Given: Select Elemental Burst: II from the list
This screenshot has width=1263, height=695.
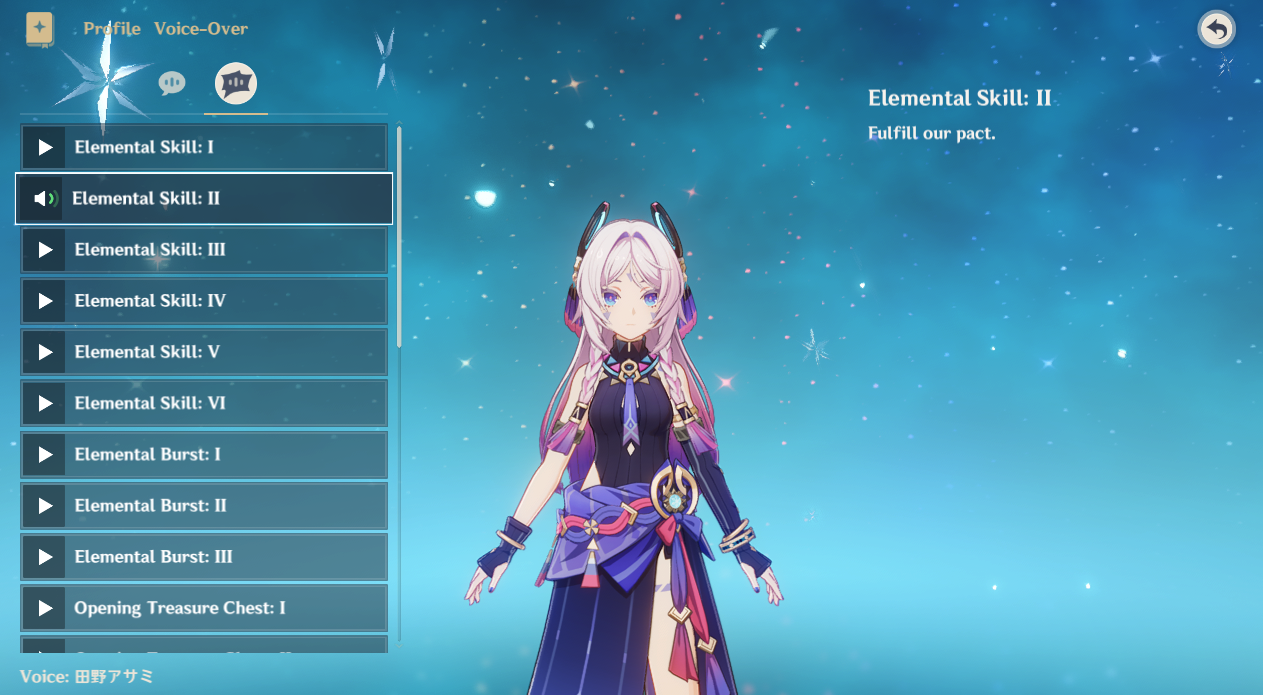Looking at the screenshot, I should [204, 506].
